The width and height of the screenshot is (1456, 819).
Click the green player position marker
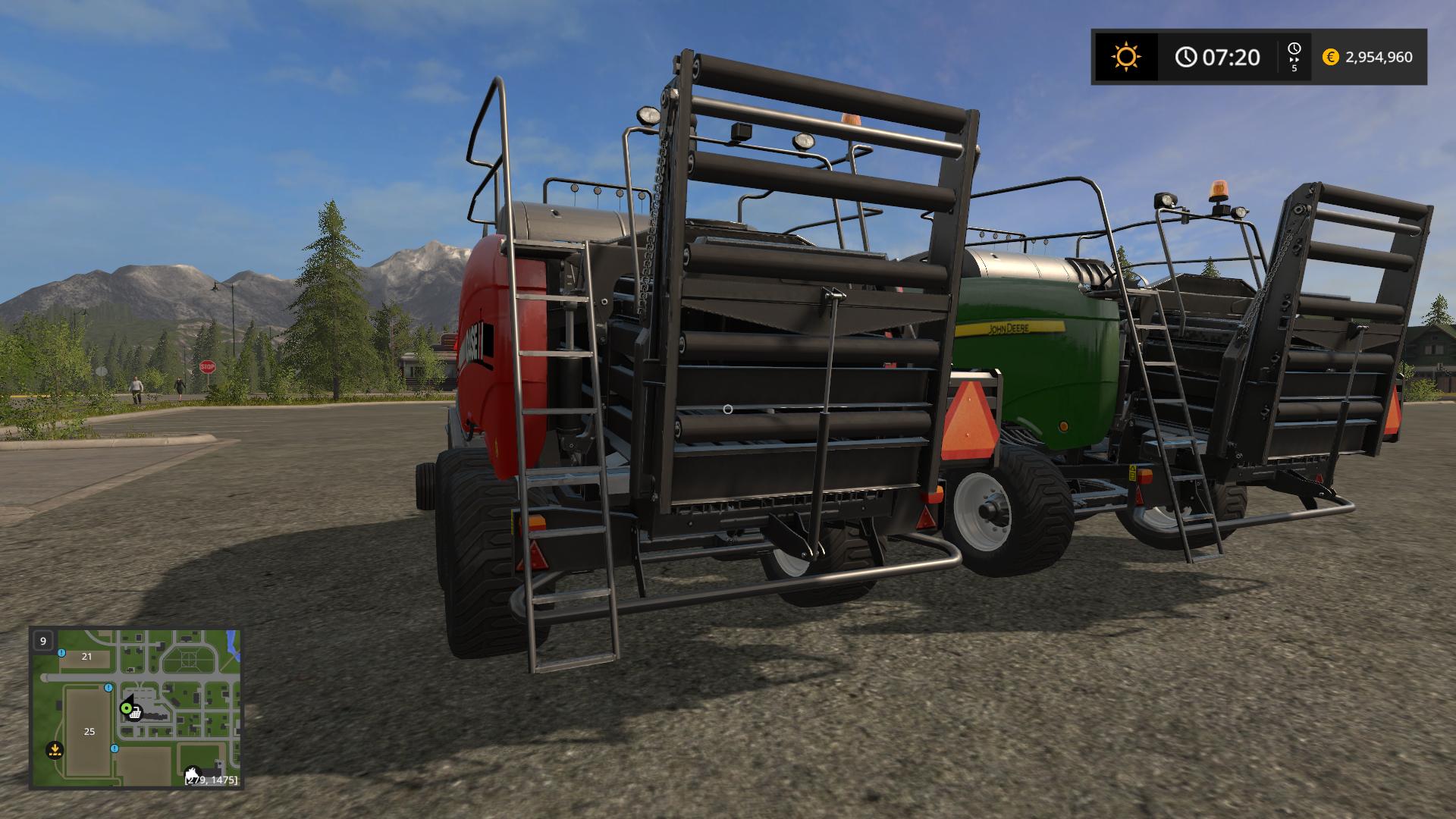coord(126,708)
